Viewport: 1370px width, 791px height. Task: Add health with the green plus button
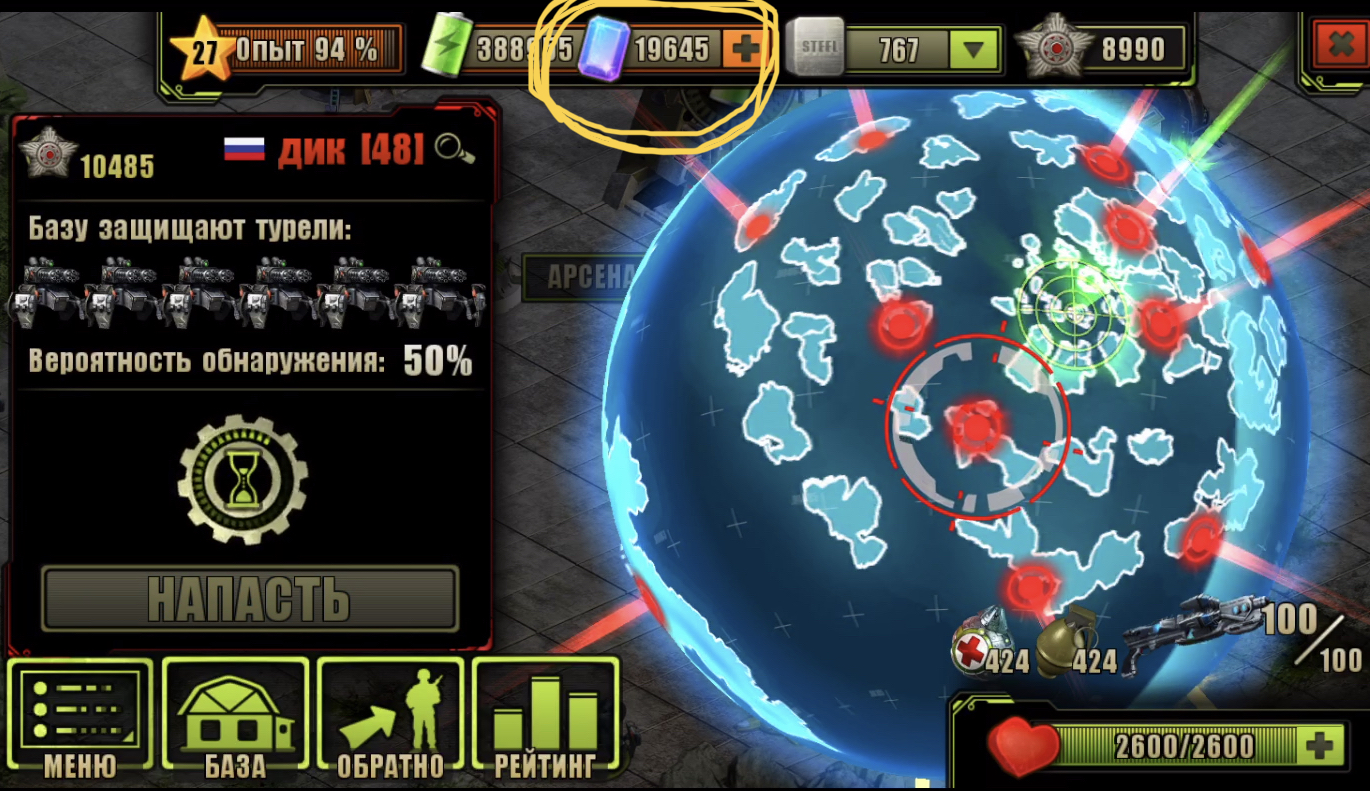pyautogui.click(x=1319, y=744)
